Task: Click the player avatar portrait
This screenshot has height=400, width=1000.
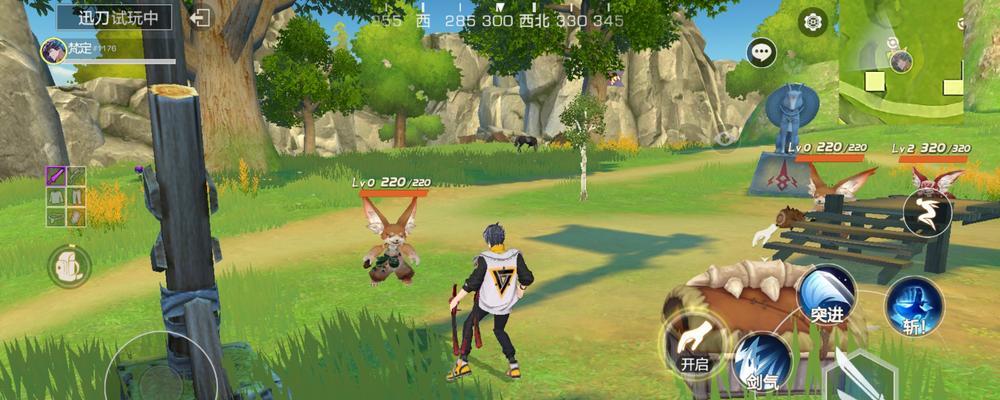Action: point(53,48)
